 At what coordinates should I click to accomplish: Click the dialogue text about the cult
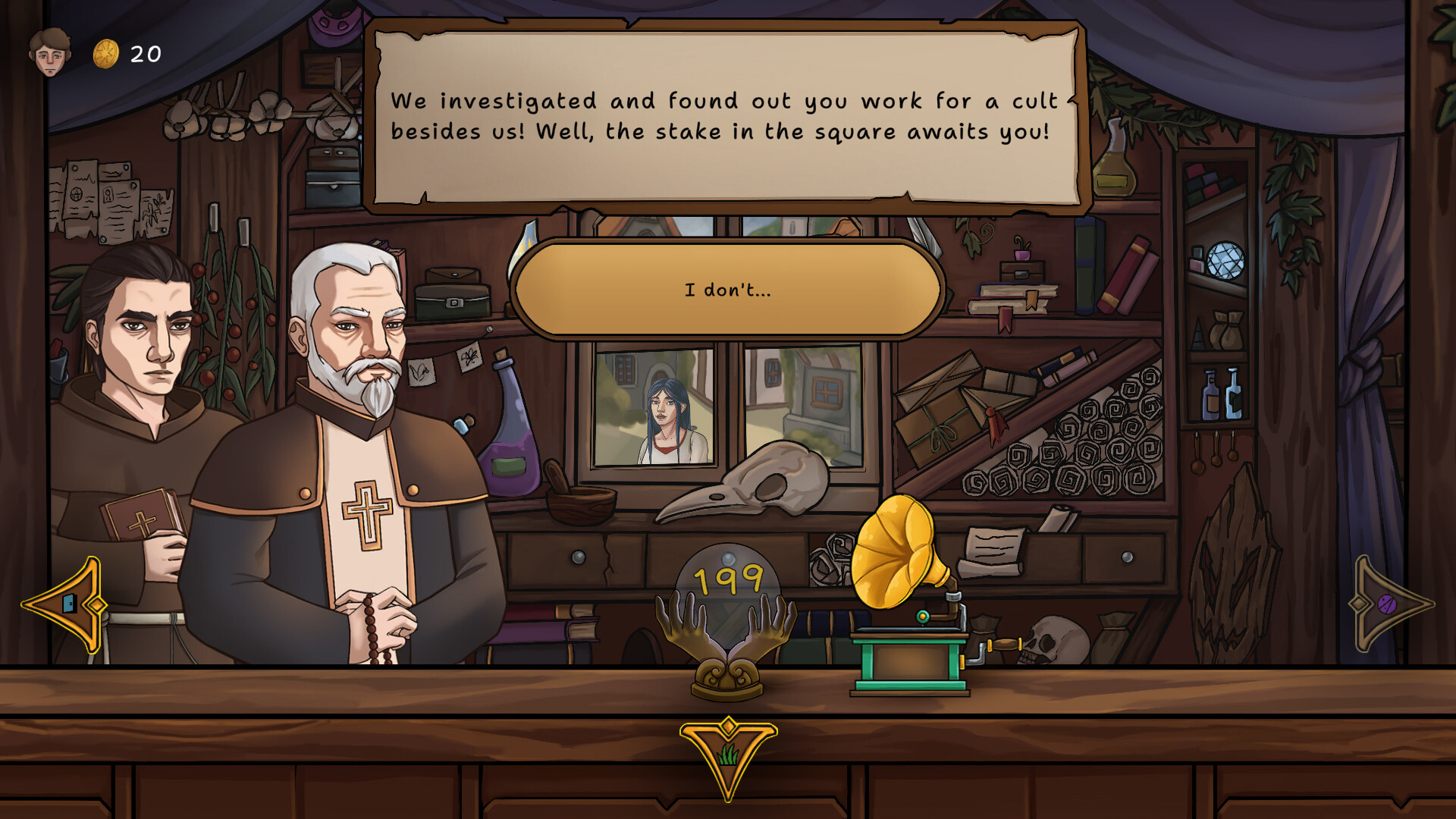coord(724,118)
